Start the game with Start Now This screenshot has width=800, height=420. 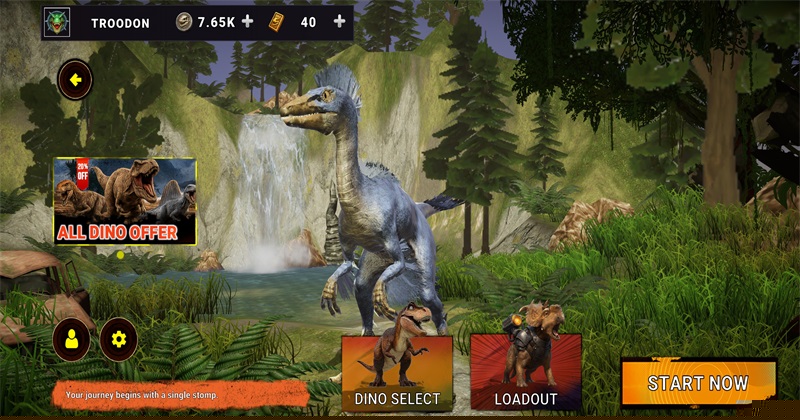[x=698, y=383]
